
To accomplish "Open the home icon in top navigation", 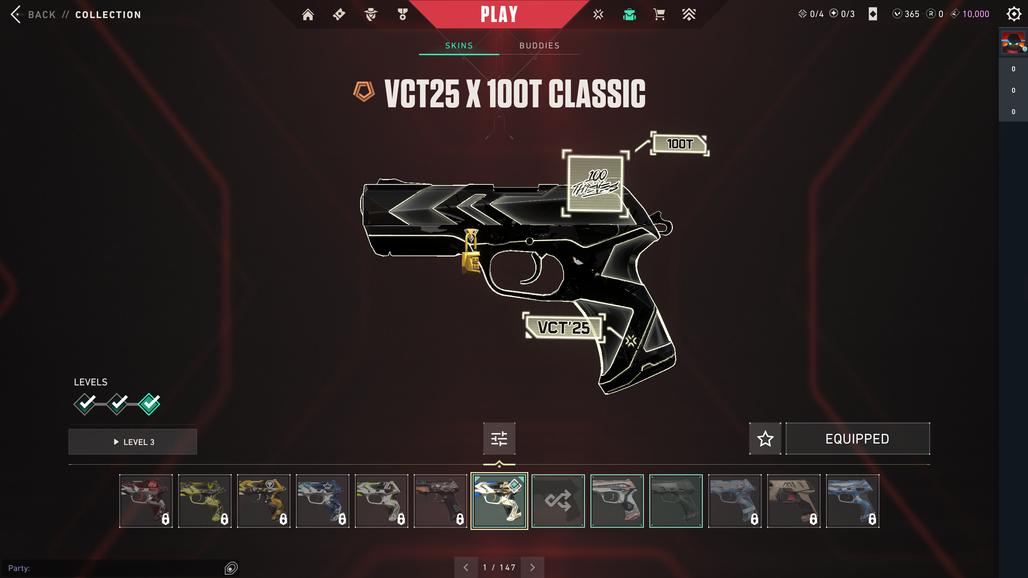I will click(308, 15).
